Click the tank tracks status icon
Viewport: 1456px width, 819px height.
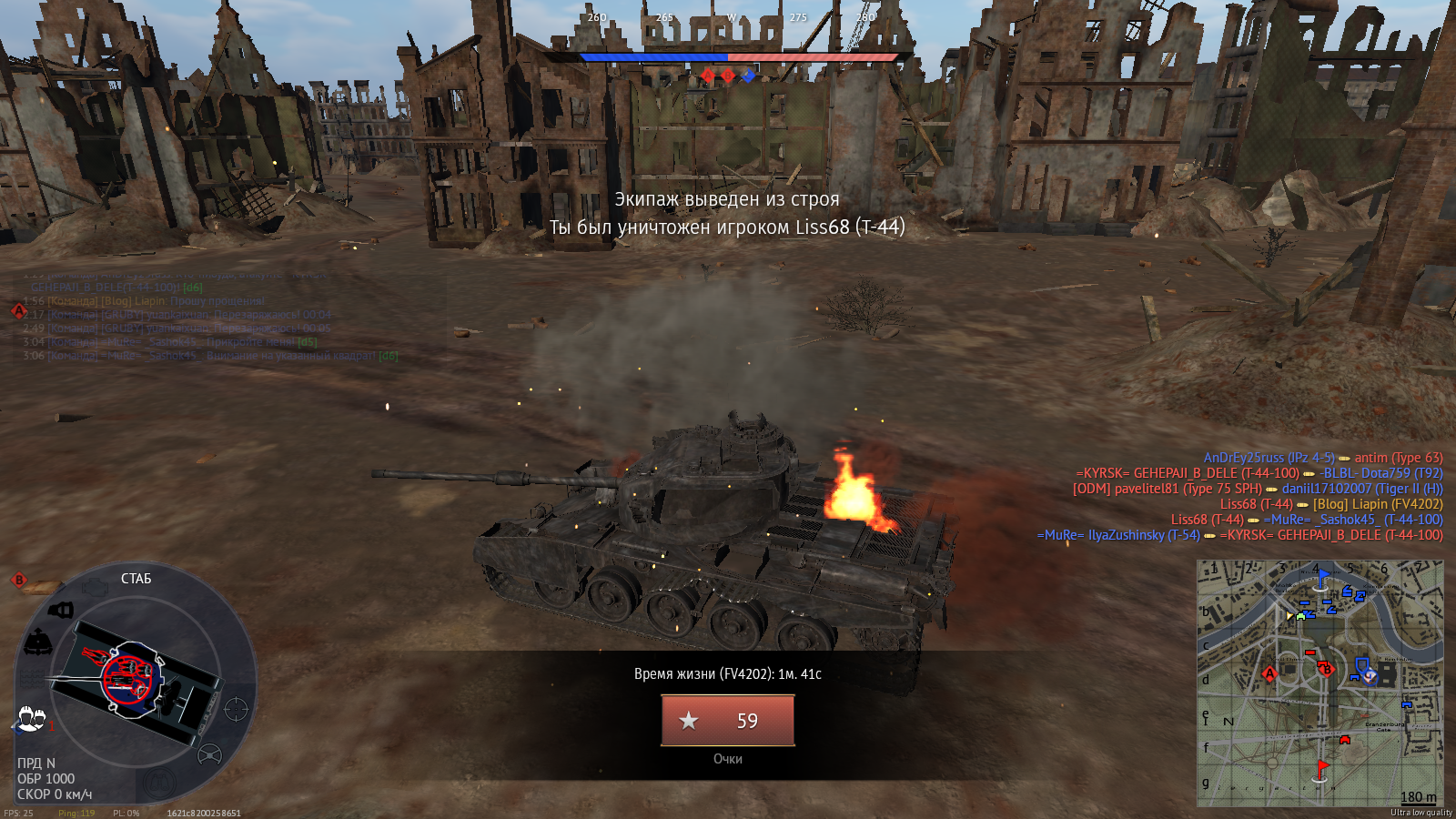[x=32, y=679]
